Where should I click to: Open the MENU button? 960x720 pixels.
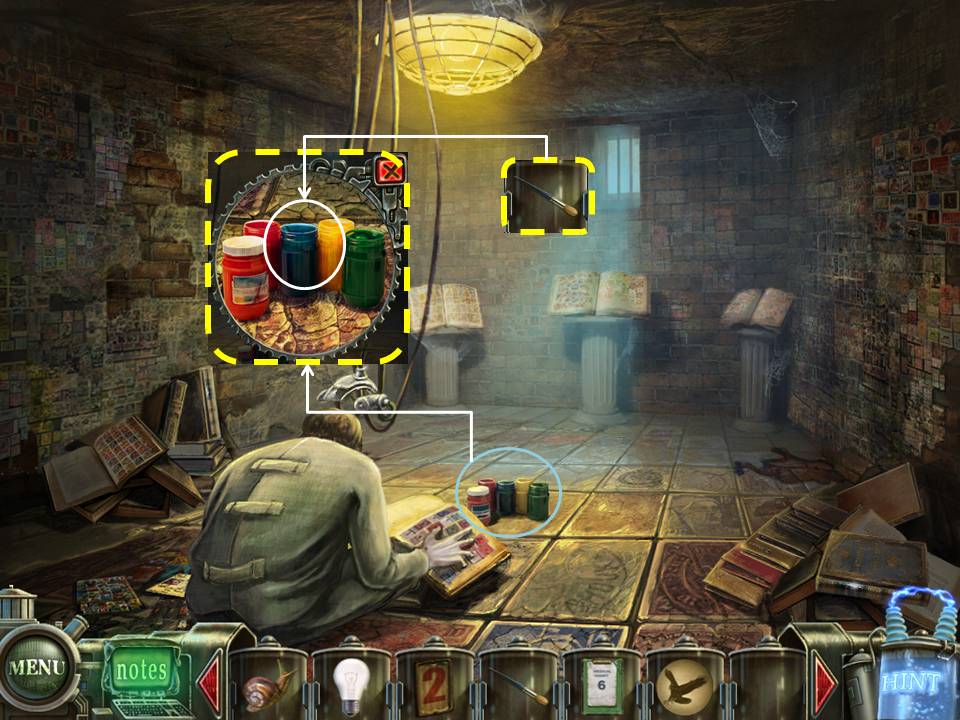(x=36, y=667)
